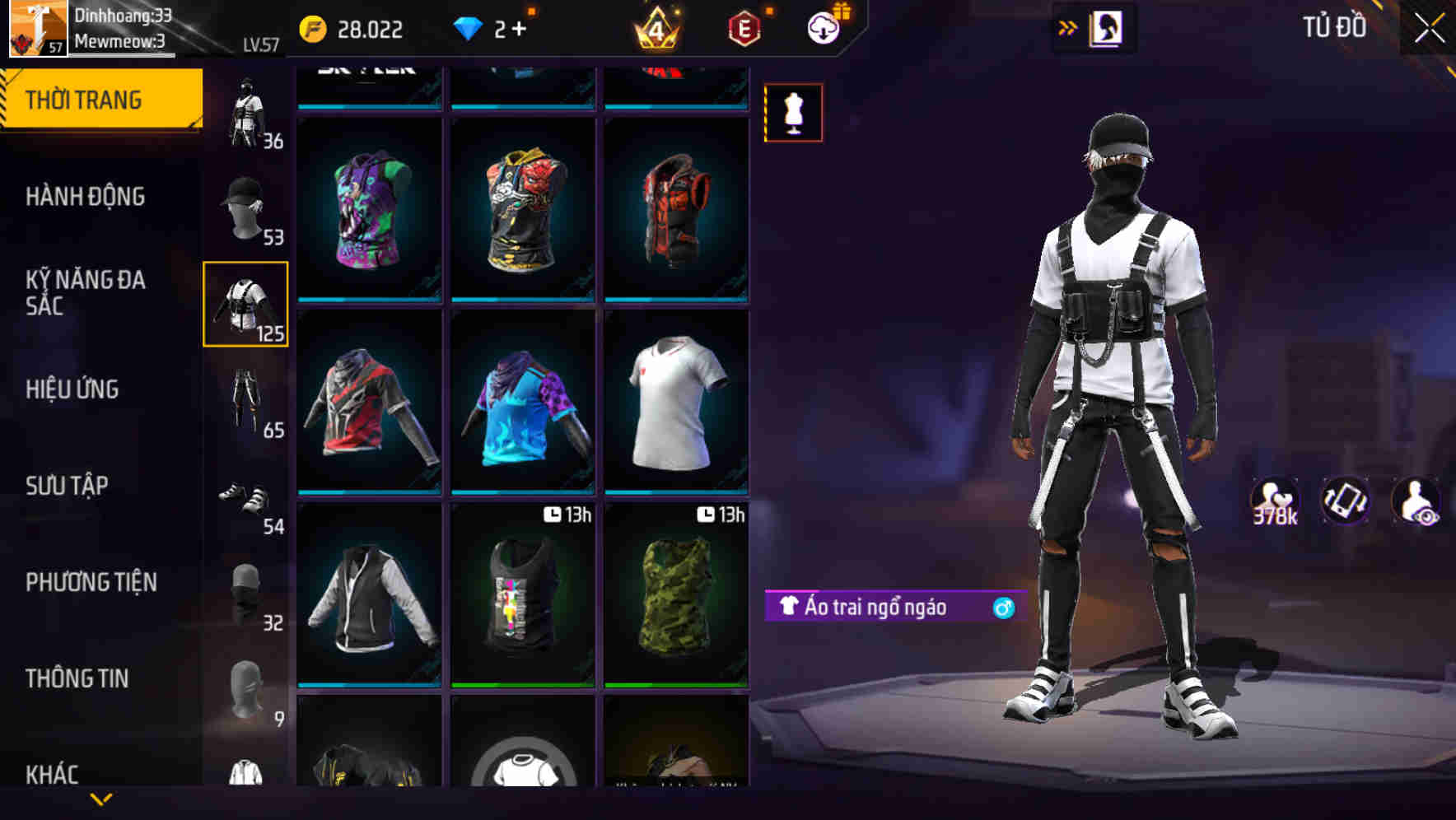Expand the double-arrow panel near wardrobe icon

(x=1068, y=26)
